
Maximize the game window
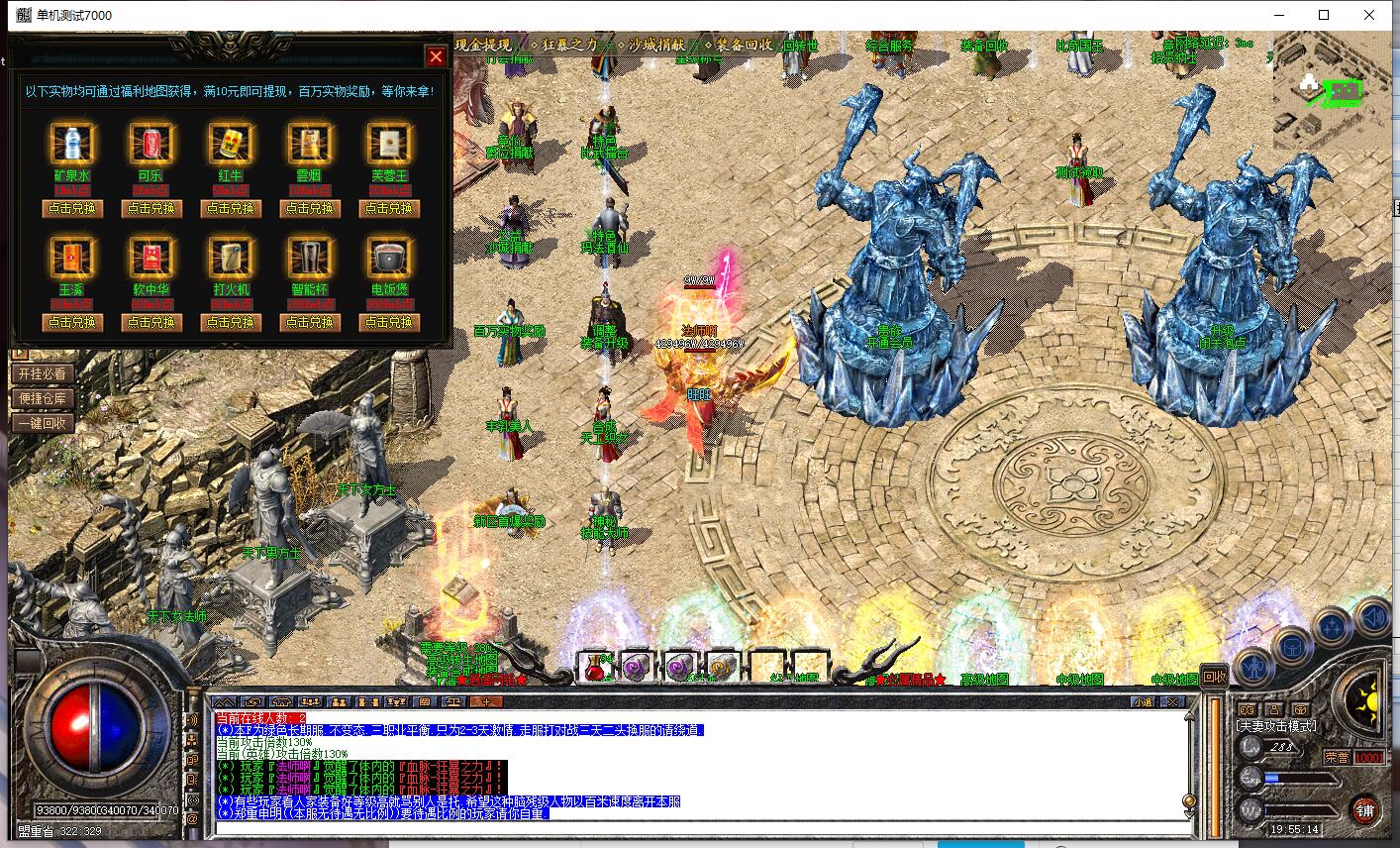pyautogui.click(x=1324, y=15)
